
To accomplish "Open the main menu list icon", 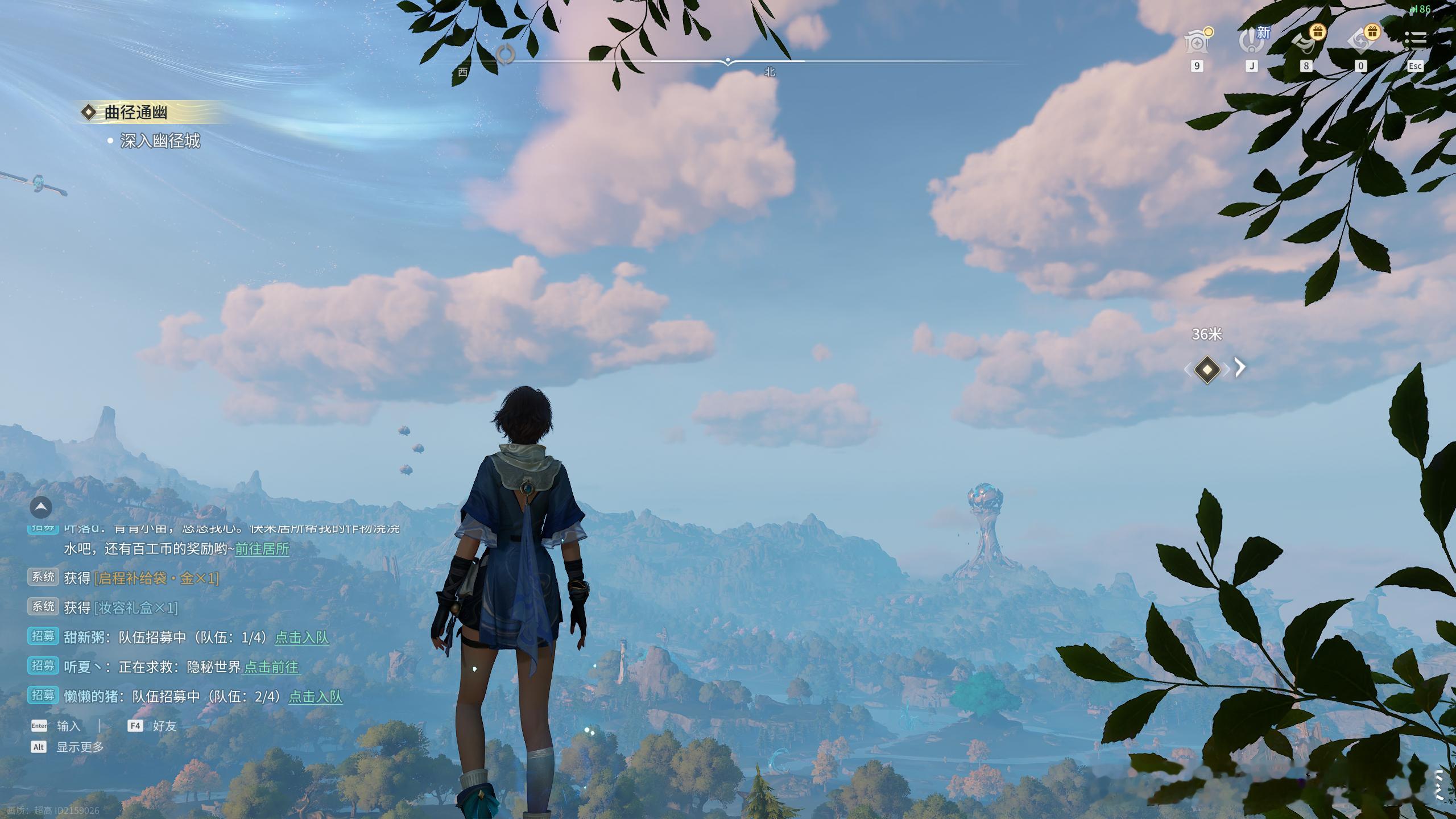I will [x=1415, y=40].
